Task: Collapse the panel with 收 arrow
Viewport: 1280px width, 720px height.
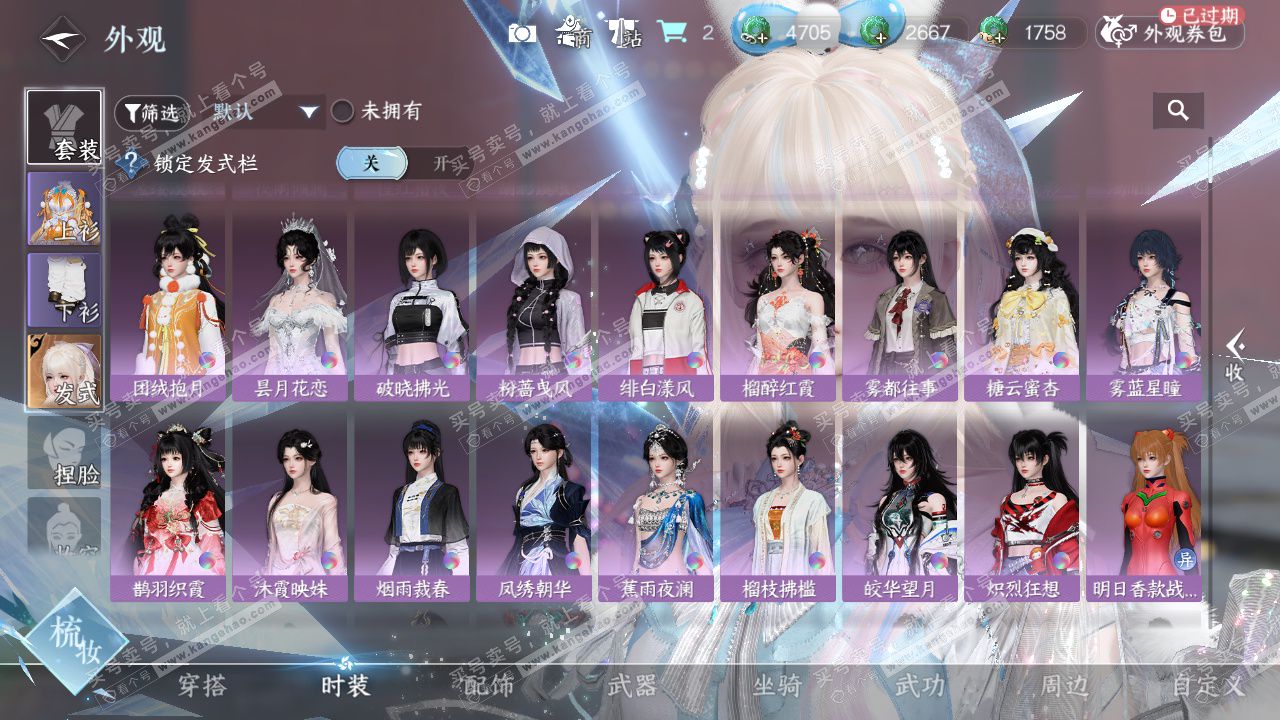Action: (1235, 357)
